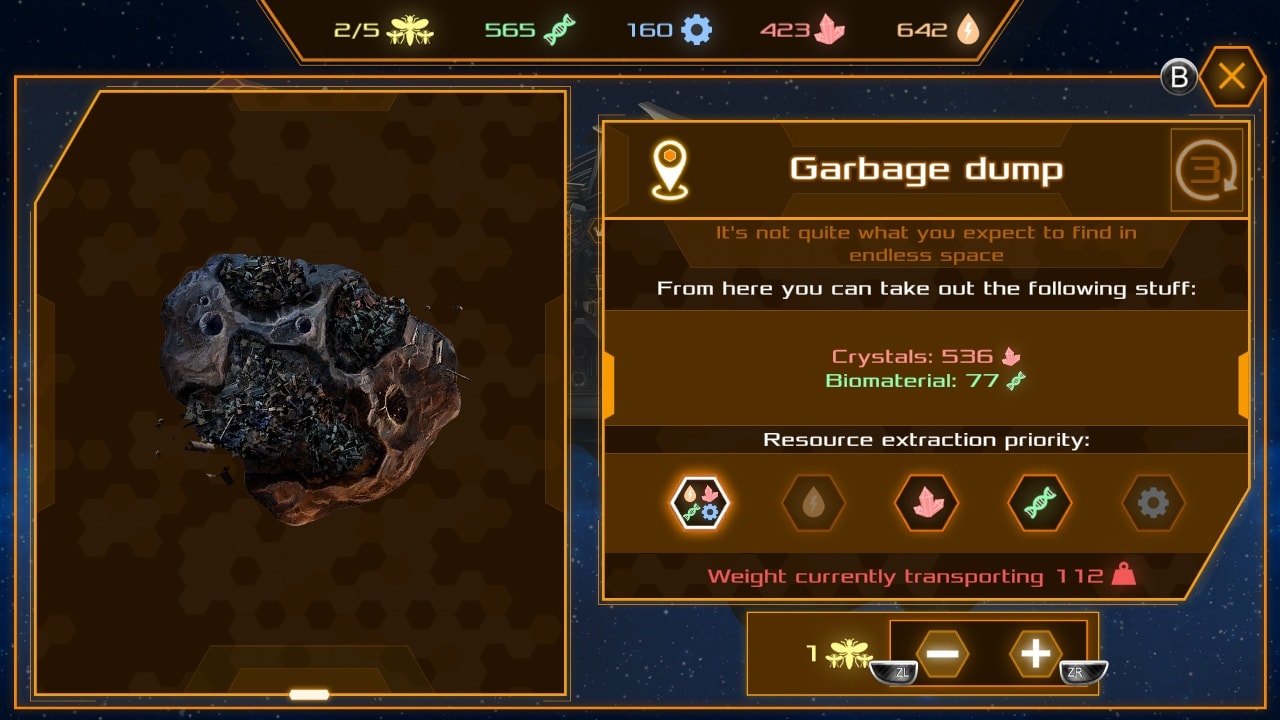1280x720 pixels.
Task: Choose water drop extraction priority
Action: point(813,502)
